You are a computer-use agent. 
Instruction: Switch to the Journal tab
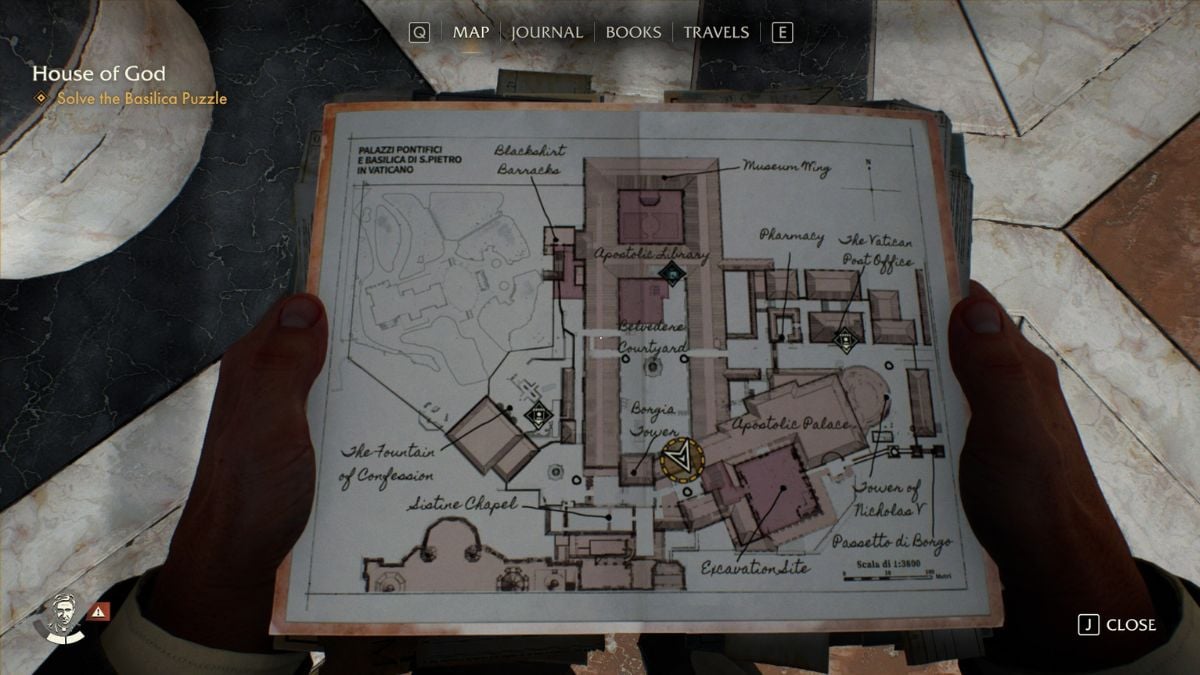point(546,32)
